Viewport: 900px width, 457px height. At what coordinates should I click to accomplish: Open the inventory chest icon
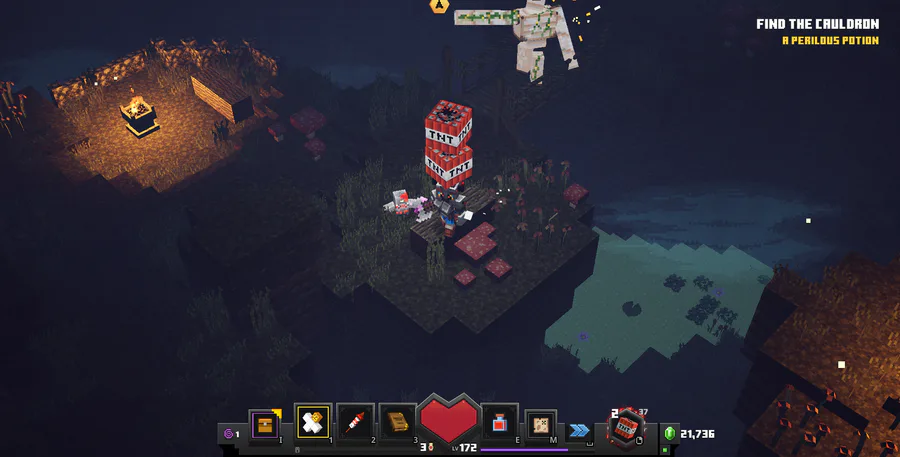[265, 424]
